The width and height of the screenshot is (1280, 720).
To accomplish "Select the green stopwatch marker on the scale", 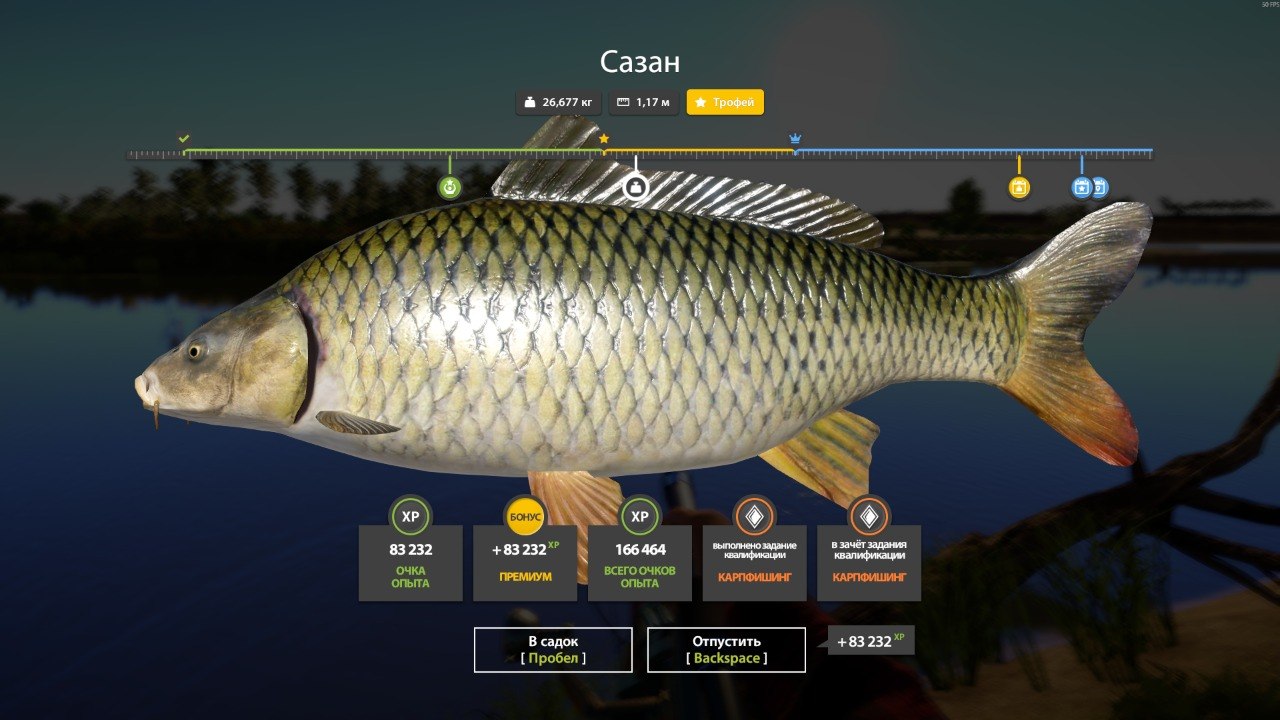I will [x=450, y=185].
